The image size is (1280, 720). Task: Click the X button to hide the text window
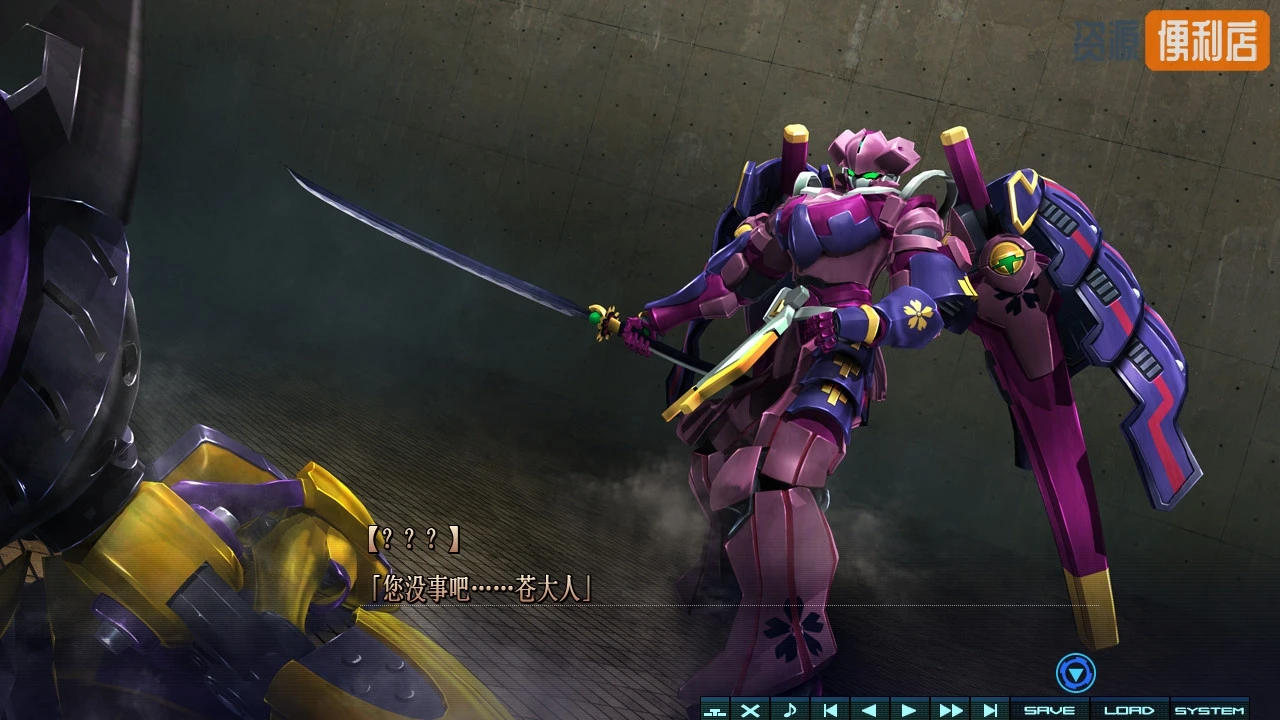(x=750, y=710)
